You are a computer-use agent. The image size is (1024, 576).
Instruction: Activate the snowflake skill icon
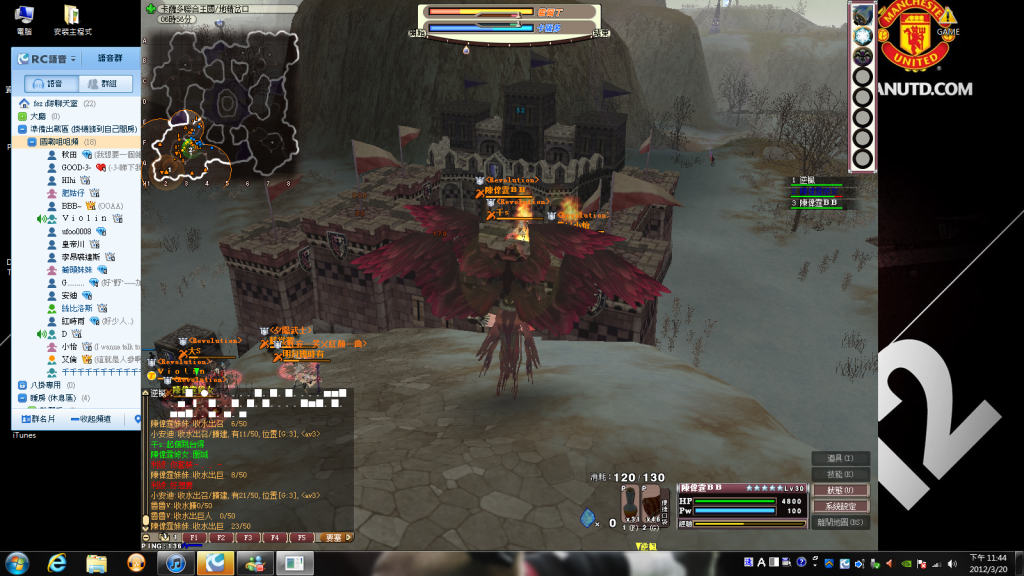pos(862,34)
